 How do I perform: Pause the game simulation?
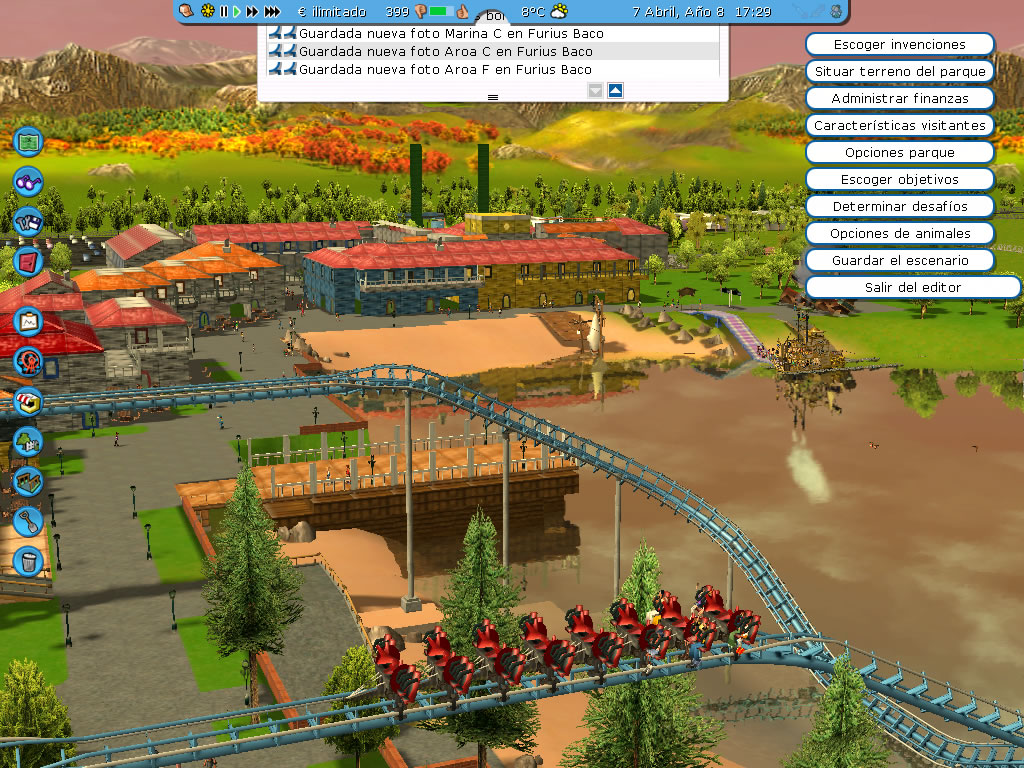[x=224, y=12]
